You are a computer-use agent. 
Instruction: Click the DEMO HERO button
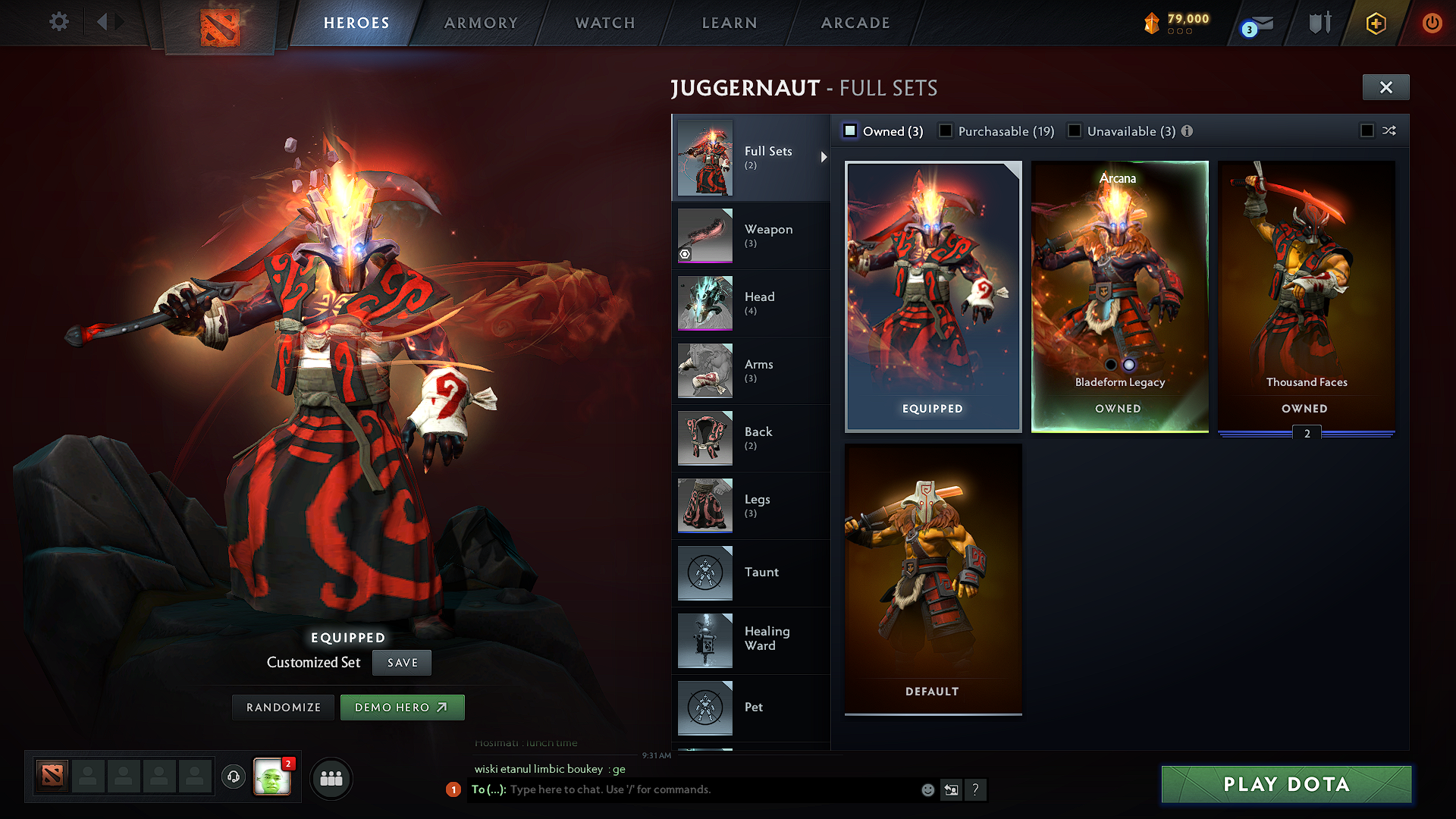[x=402, y=707]
